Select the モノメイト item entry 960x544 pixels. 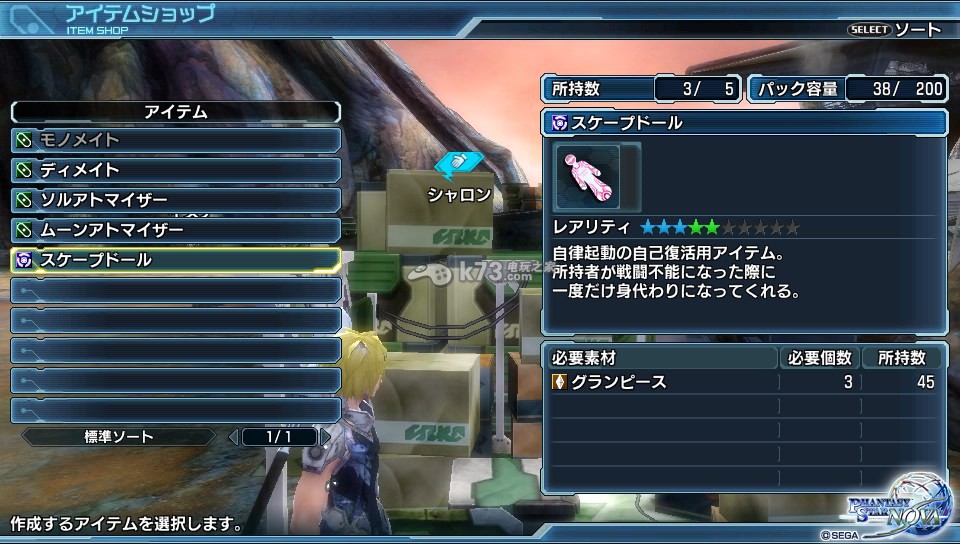coord(175,140)
